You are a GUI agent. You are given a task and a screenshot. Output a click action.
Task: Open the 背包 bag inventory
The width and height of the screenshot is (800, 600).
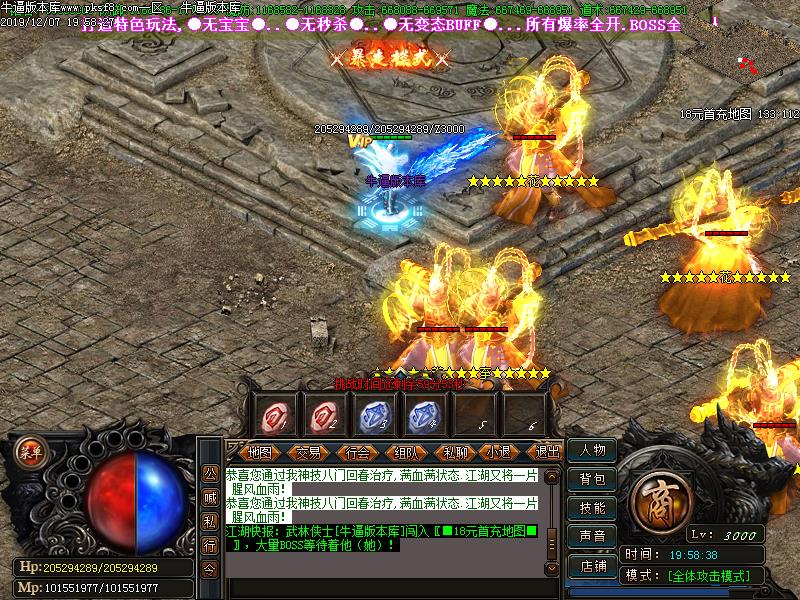592,479
